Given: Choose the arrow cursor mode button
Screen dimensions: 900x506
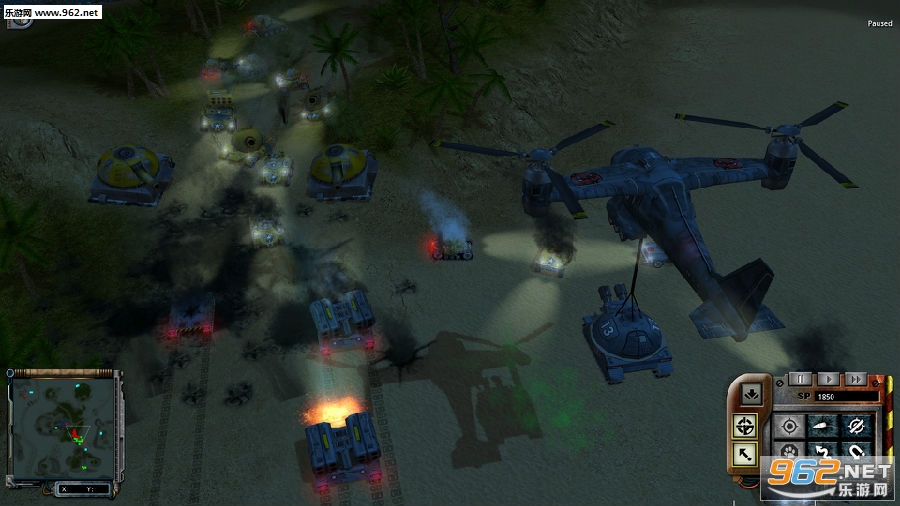Looking at the screenshot, I should click(744, 455).
